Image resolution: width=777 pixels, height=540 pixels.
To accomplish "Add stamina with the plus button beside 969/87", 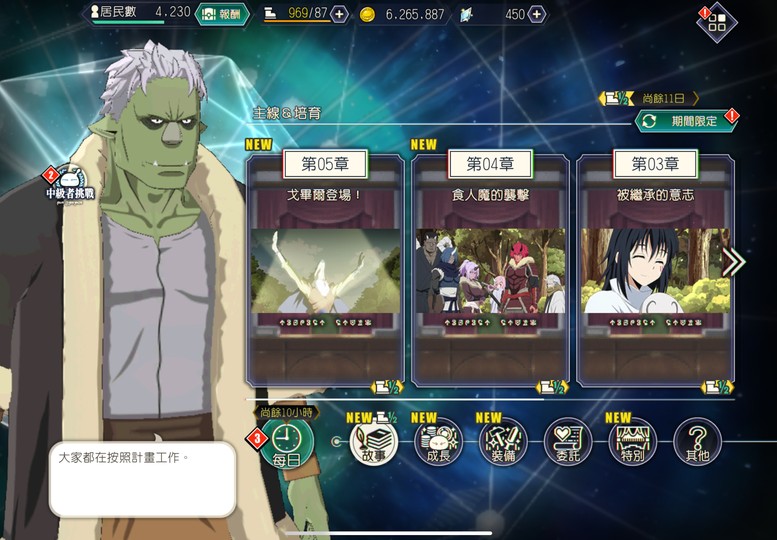I will (x=339, y=14).
